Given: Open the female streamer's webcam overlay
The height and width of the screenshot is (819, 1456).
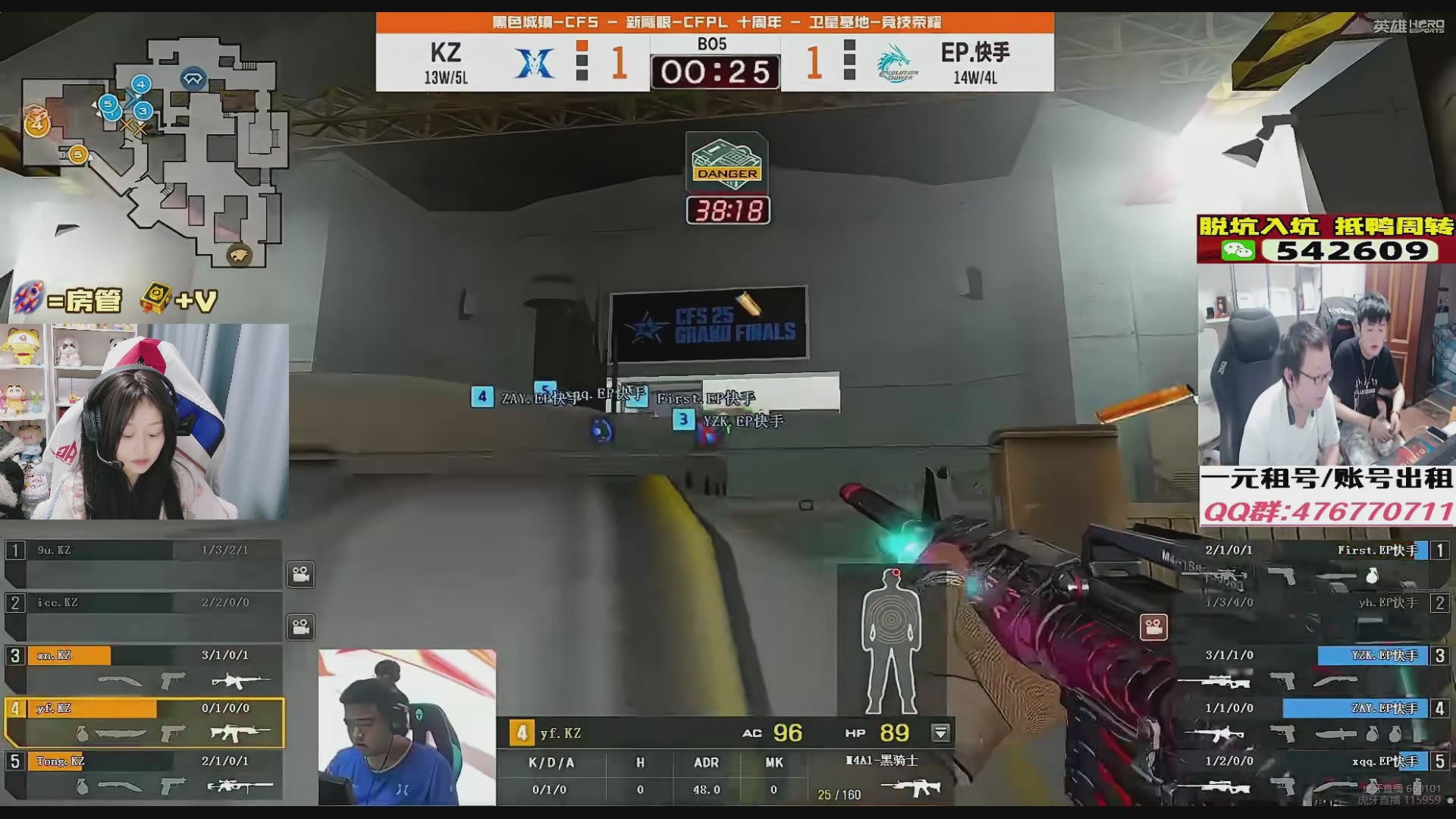Looking at the screenshot, I should (x=144, y=422).
